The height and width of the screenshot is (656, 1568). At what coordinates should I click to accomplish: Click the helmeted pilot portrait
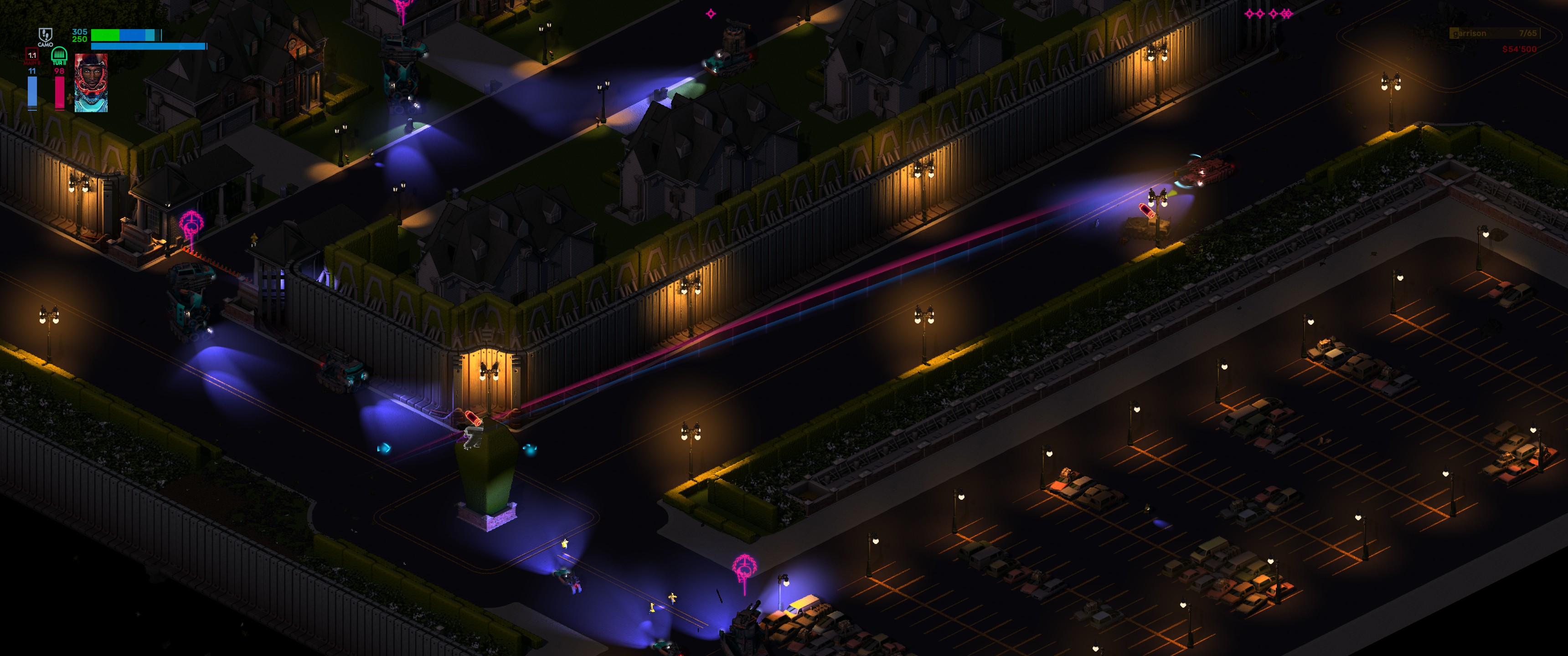click(x=91, y=83)
